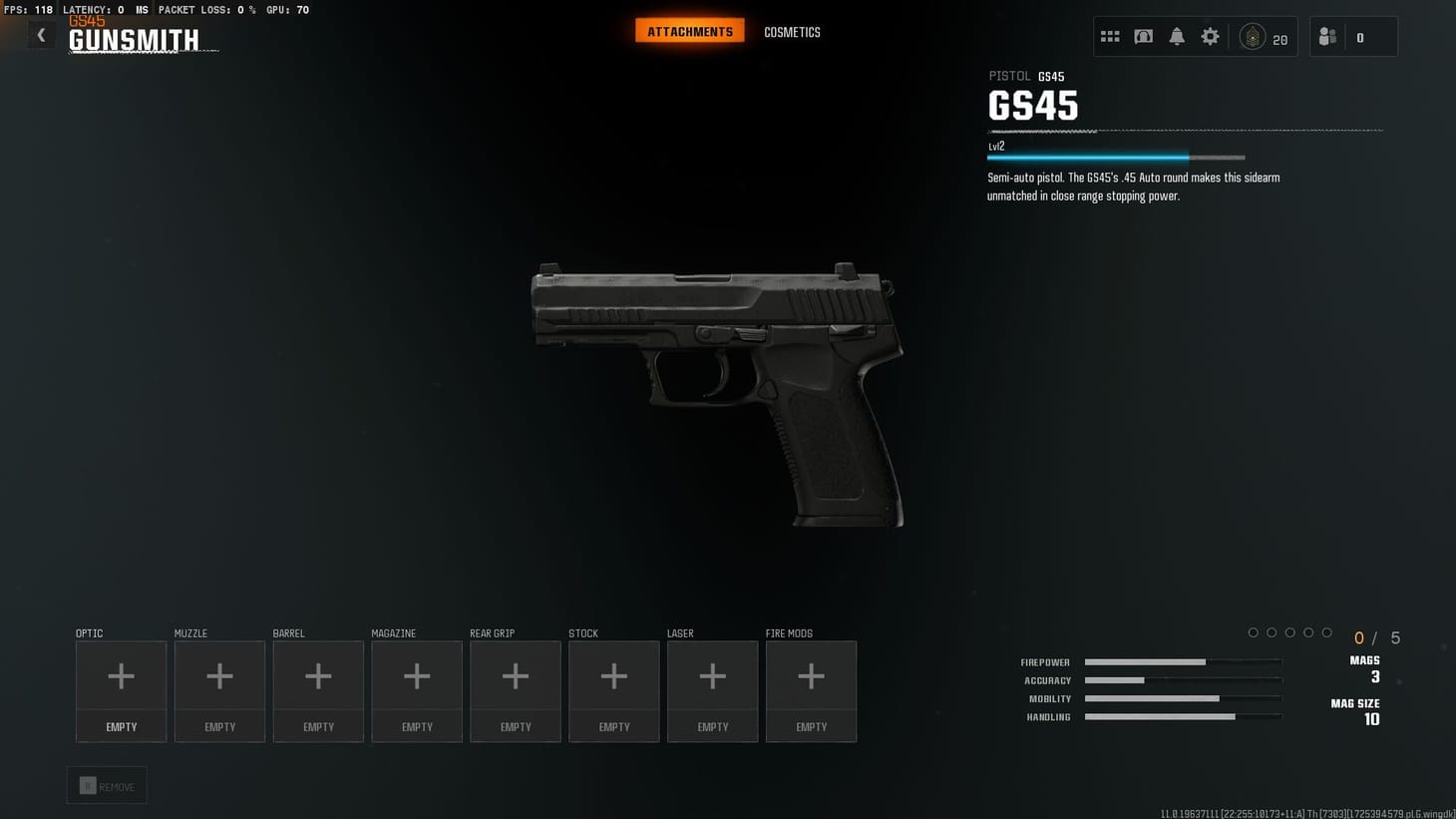Select the empty Rear Grip slot
The image size is (1456, 819).
(515, 675)
